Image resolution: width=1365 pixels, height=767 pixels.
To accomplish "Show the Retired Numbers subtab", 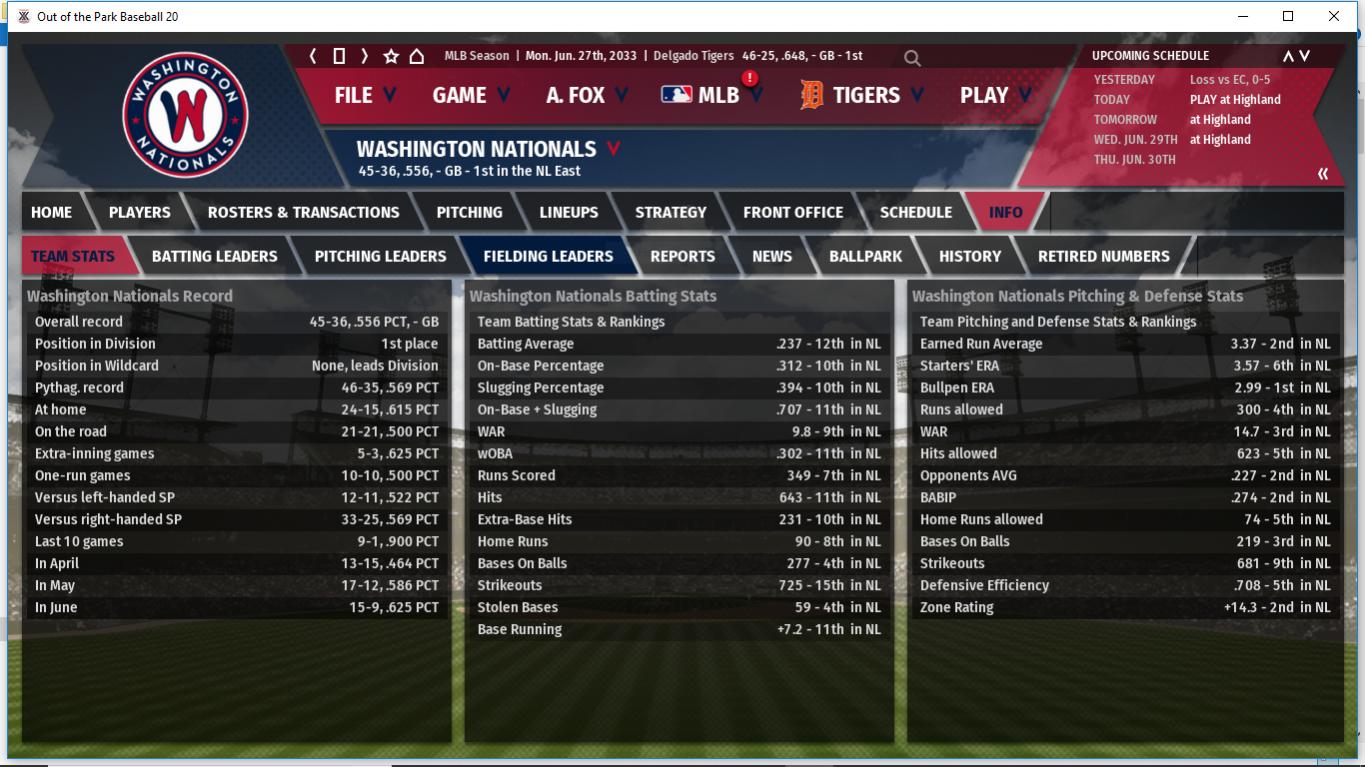I will click(1103, 256).
